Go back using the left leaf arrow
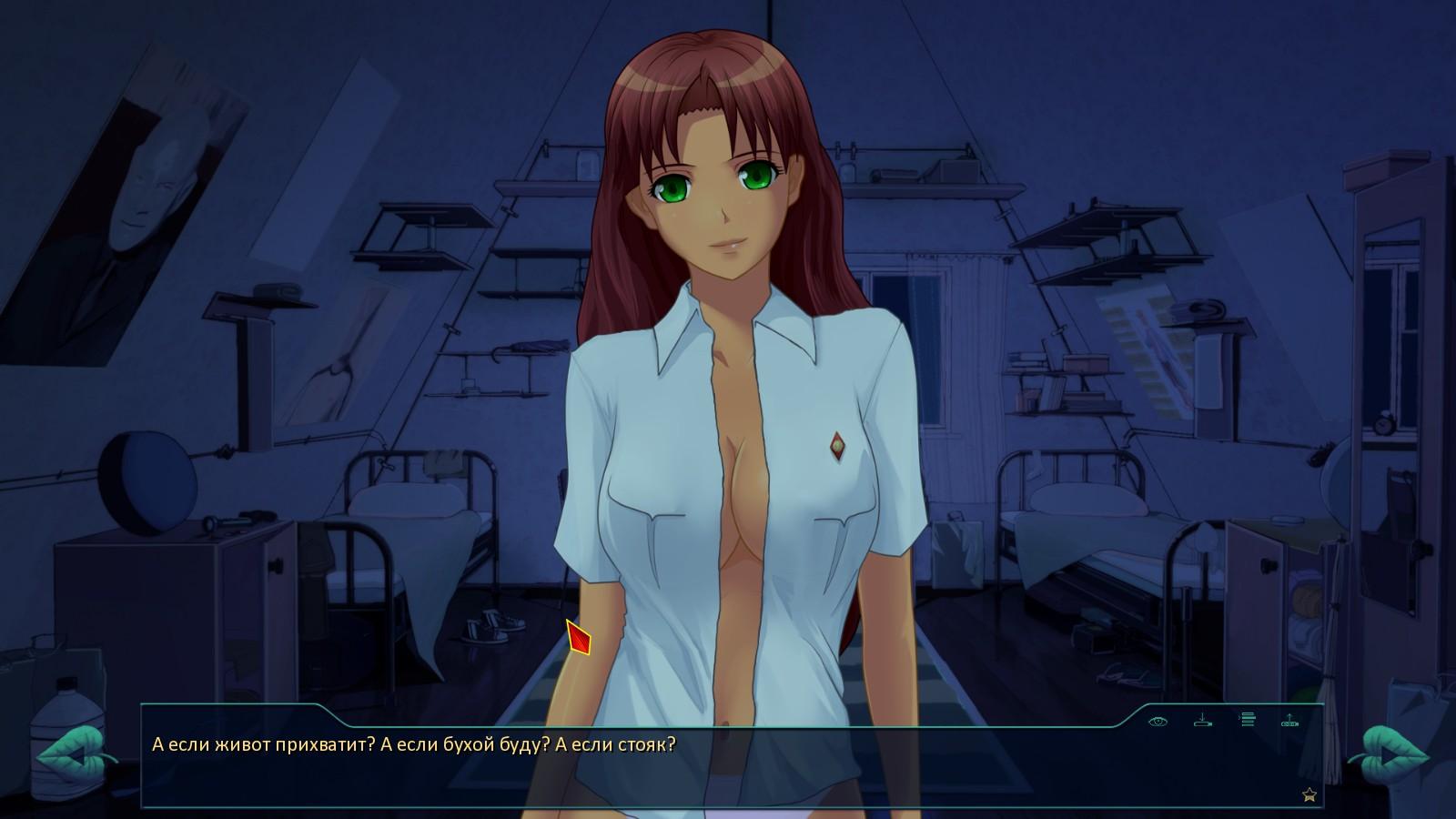Image resolution: width=1456 pixels, height=819 pixels. coord(75,756)
